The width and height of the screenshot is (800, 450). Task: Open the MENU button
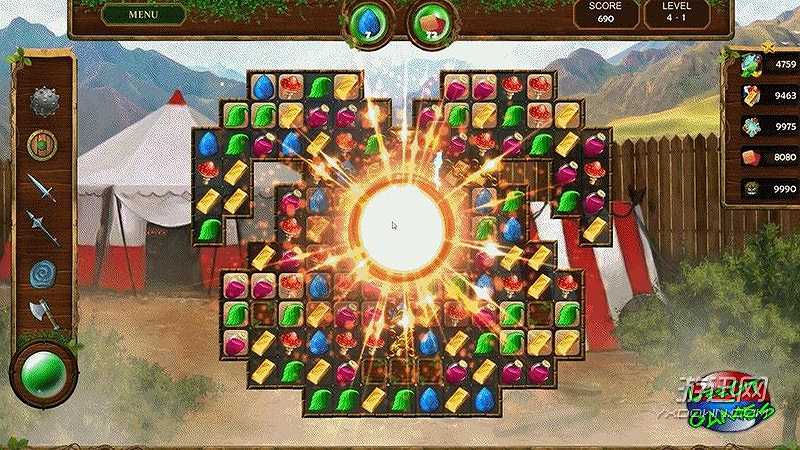tap(143, 15)
